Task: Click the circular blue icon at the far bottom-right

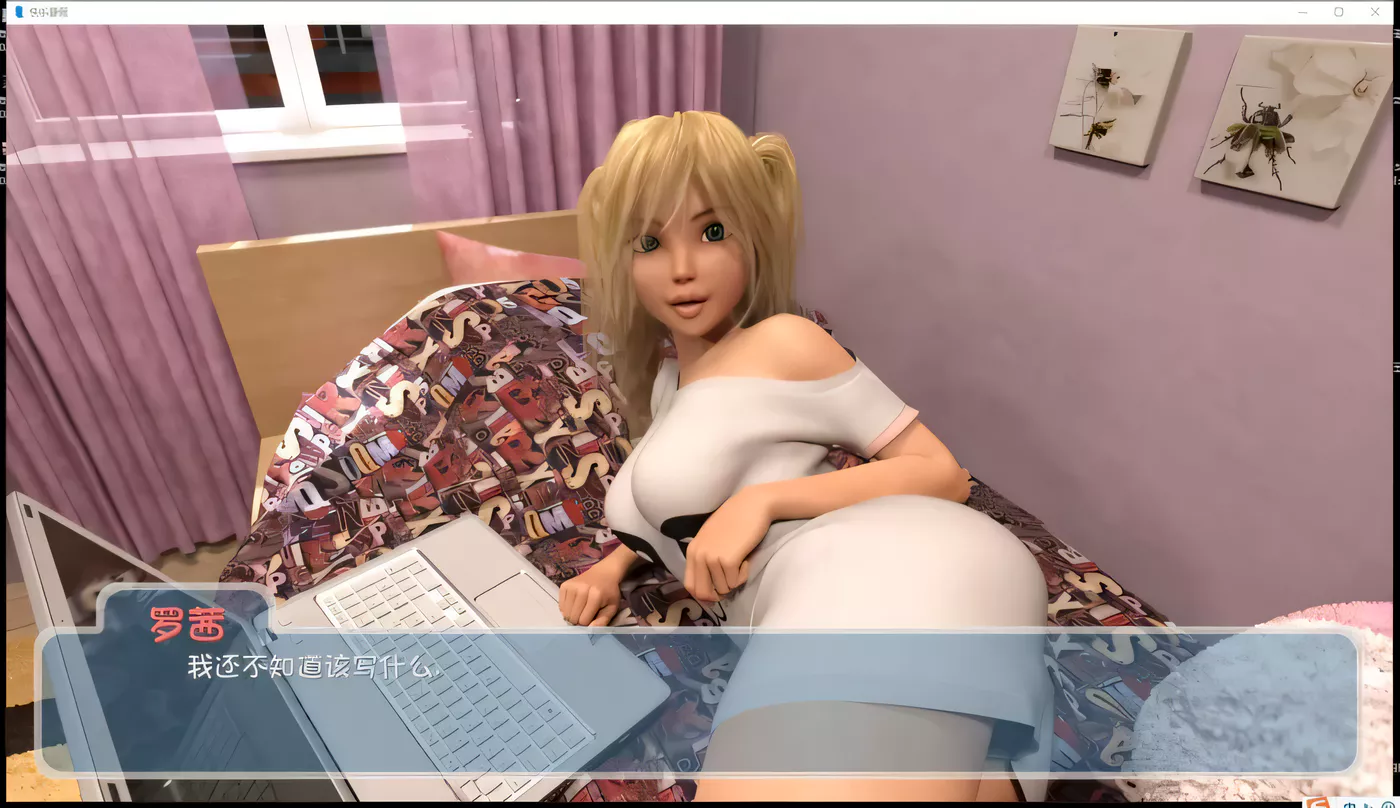Action: [x=1390, y=805]
